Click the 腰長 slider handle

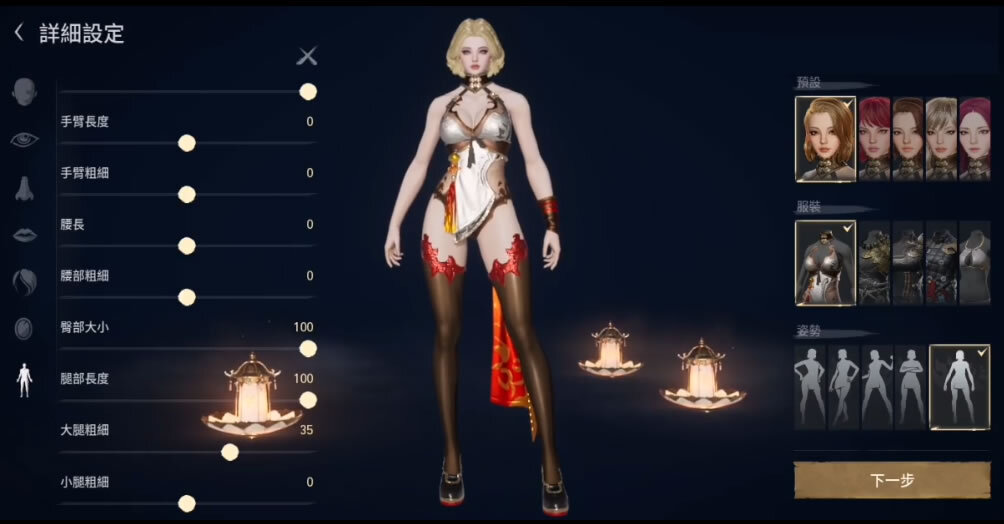tap(186, 245)
